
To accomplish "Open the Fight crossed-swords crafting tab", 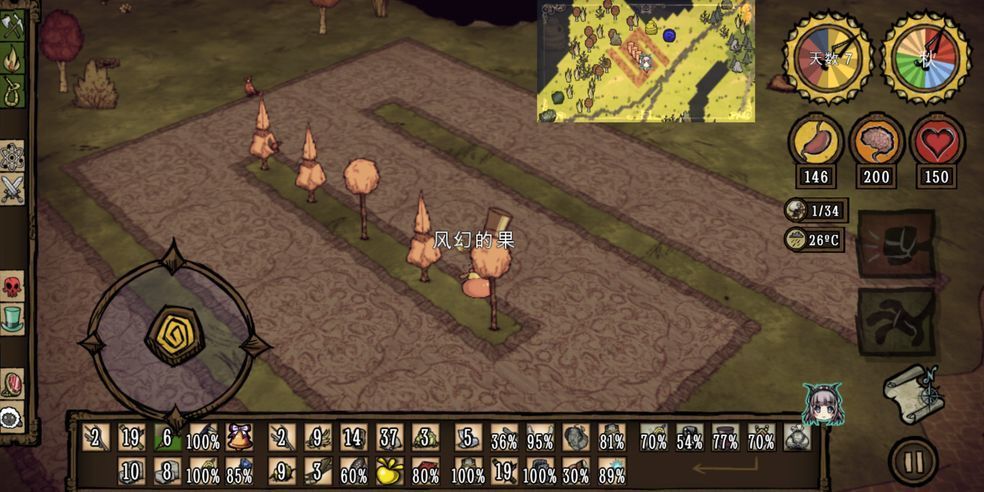I will [12, 188].
